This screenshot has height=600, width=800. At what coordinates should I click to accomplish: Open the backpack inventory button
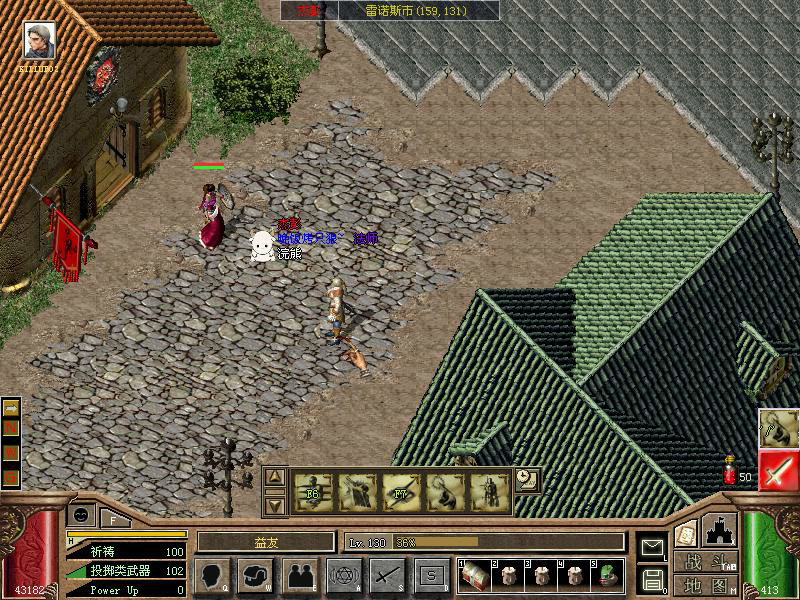pos(256,576)
